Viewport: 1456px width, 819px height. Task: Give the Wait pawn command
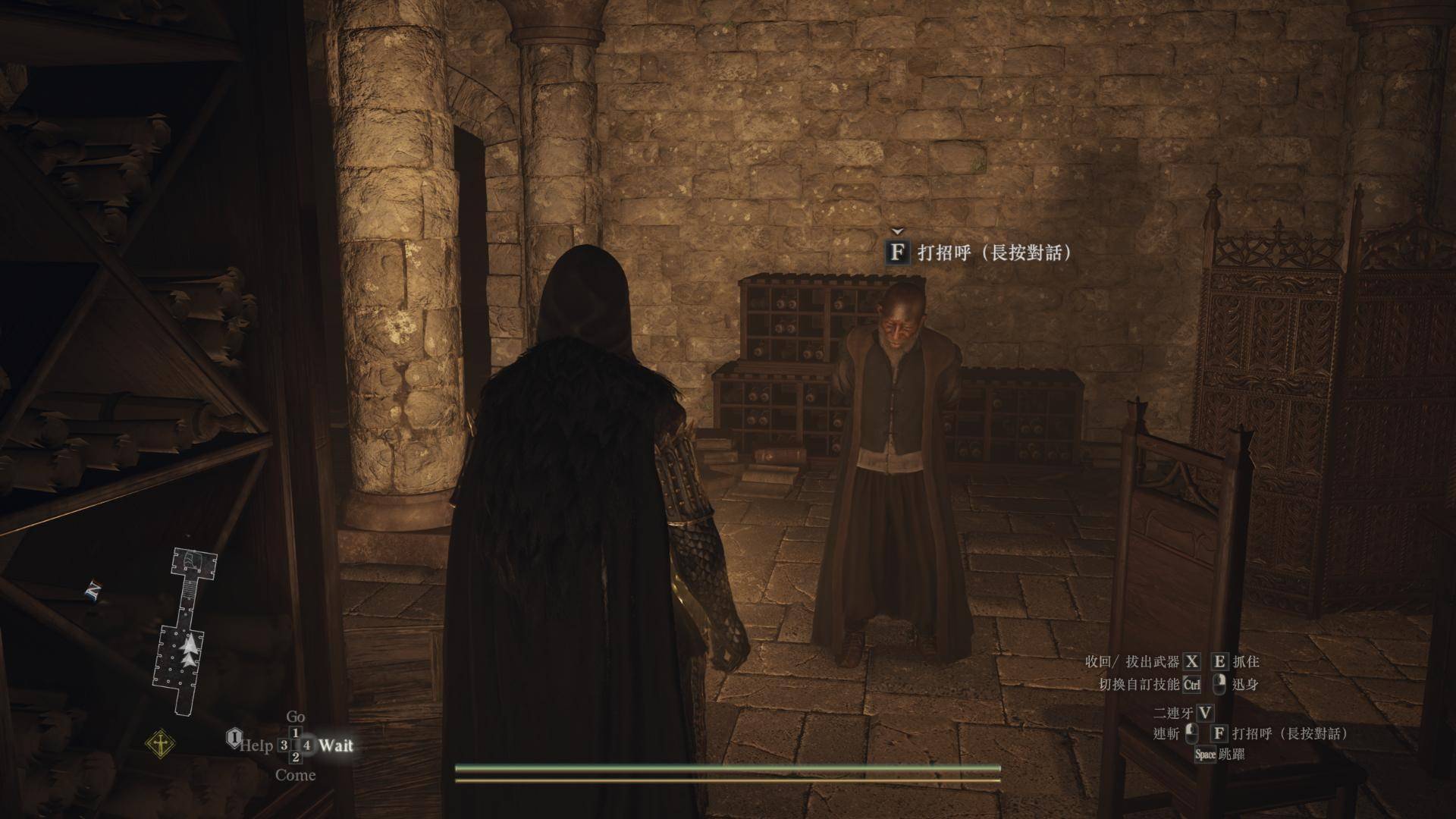tap(335, 745)
